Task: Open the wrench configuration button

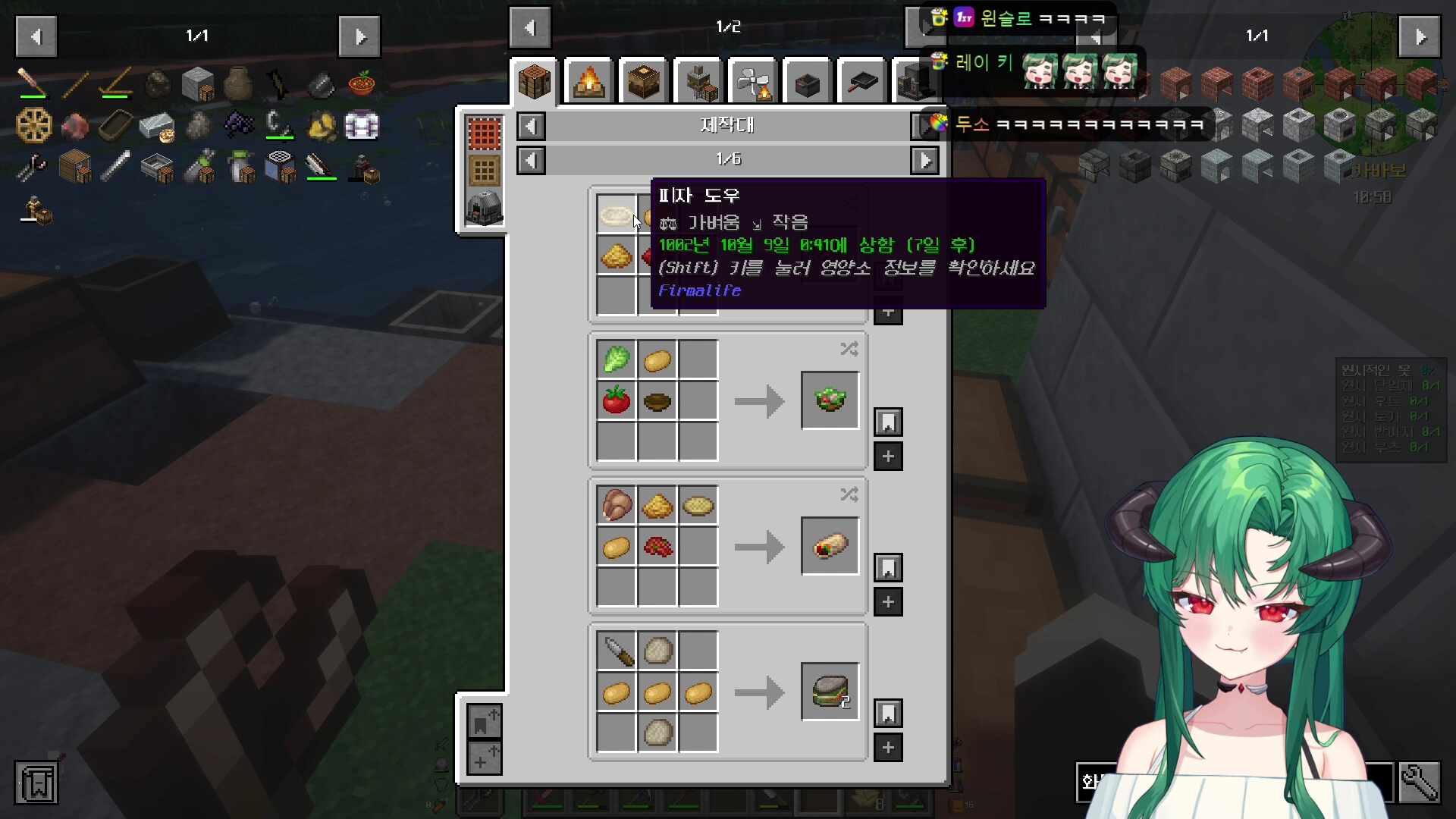Action: 1419,782
